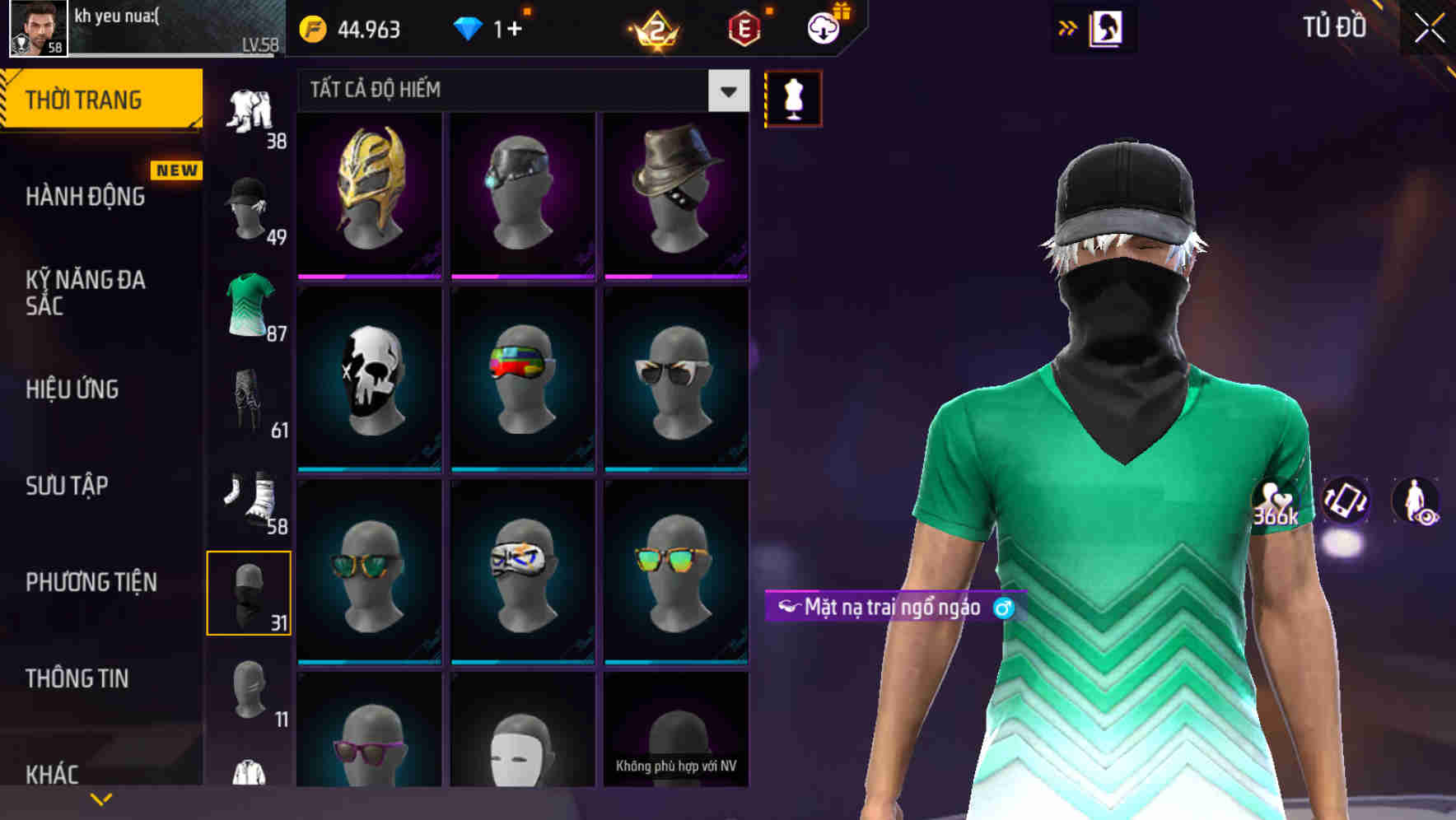Image resolution: width=1456 pixels, height=820 pixels.
Task: Select the facemask category showing 31 items
Action: [x=250, y=593]
